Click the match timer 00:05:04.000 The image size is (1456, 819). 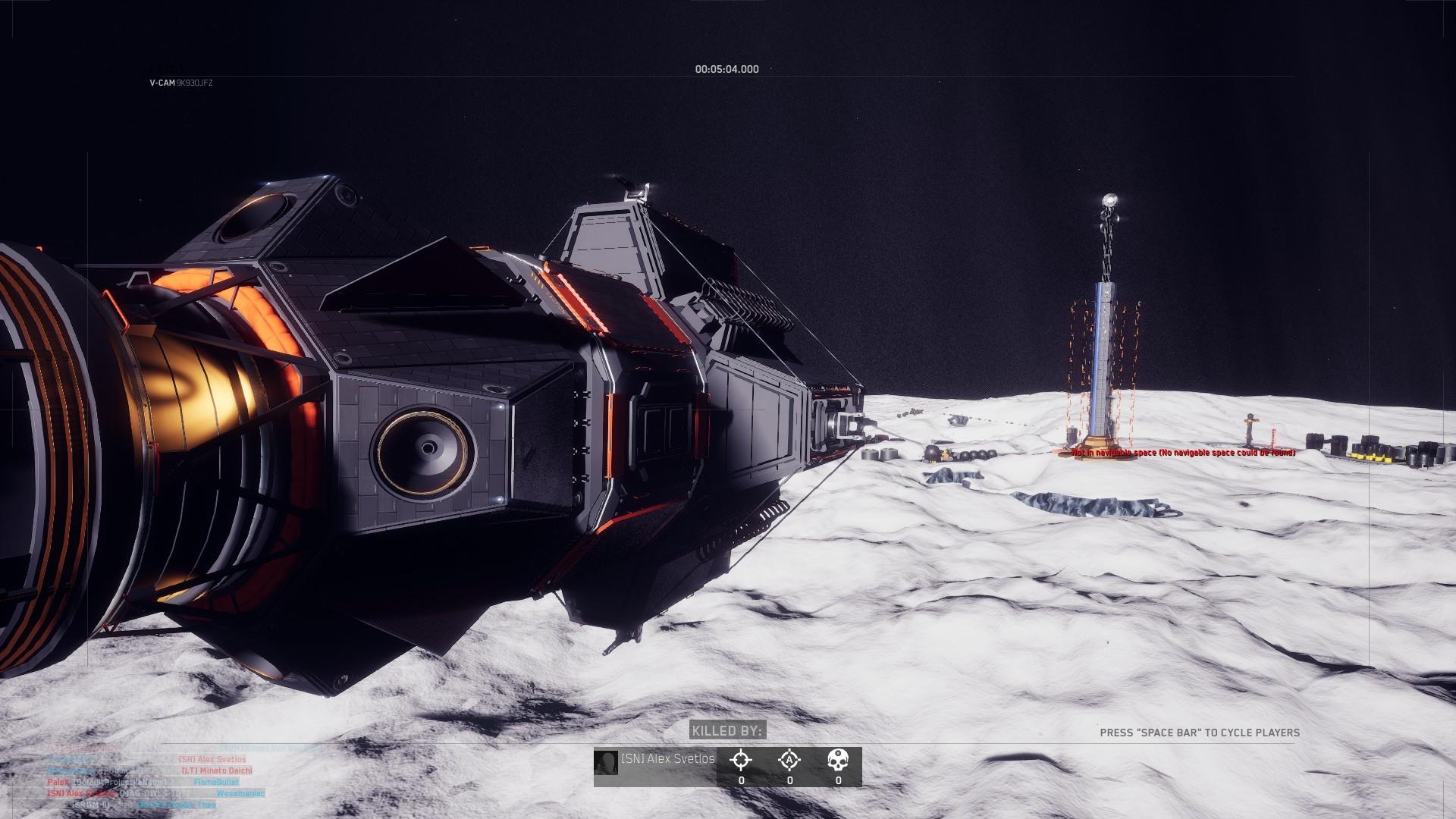[x=725, y=69]
